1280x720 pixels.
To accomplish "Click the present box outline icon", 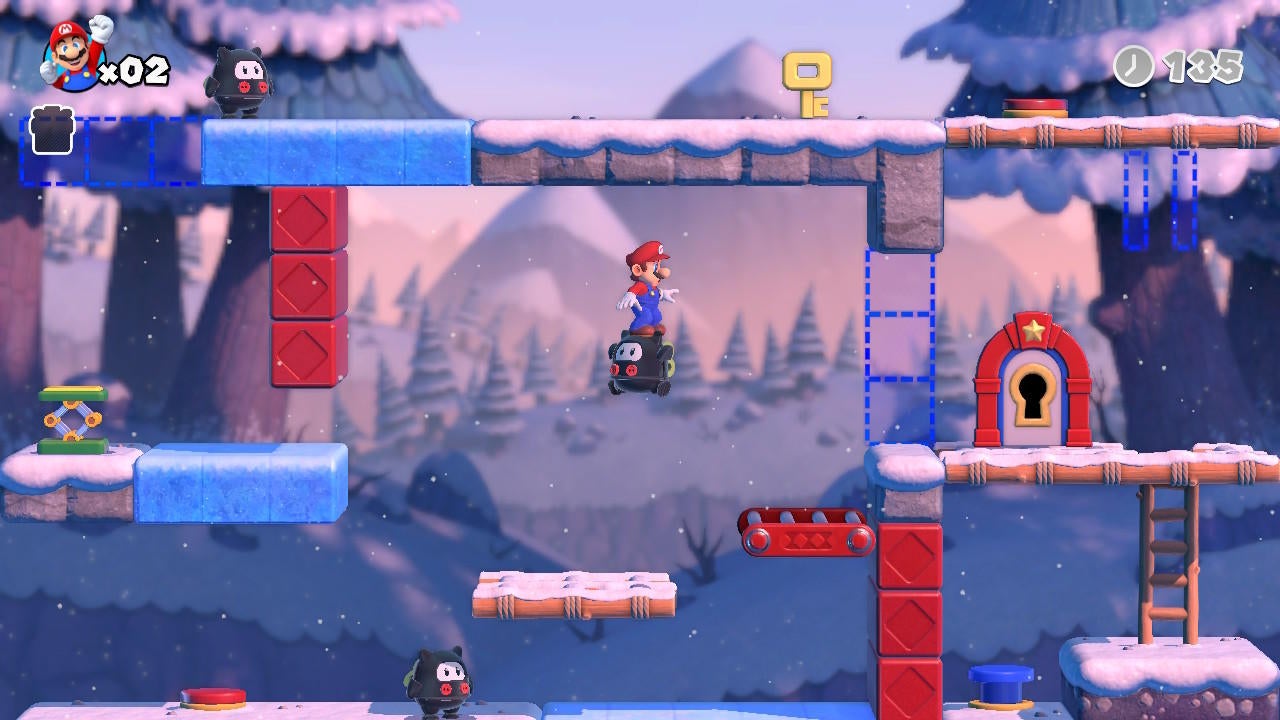I will click(x=50, y=131).
